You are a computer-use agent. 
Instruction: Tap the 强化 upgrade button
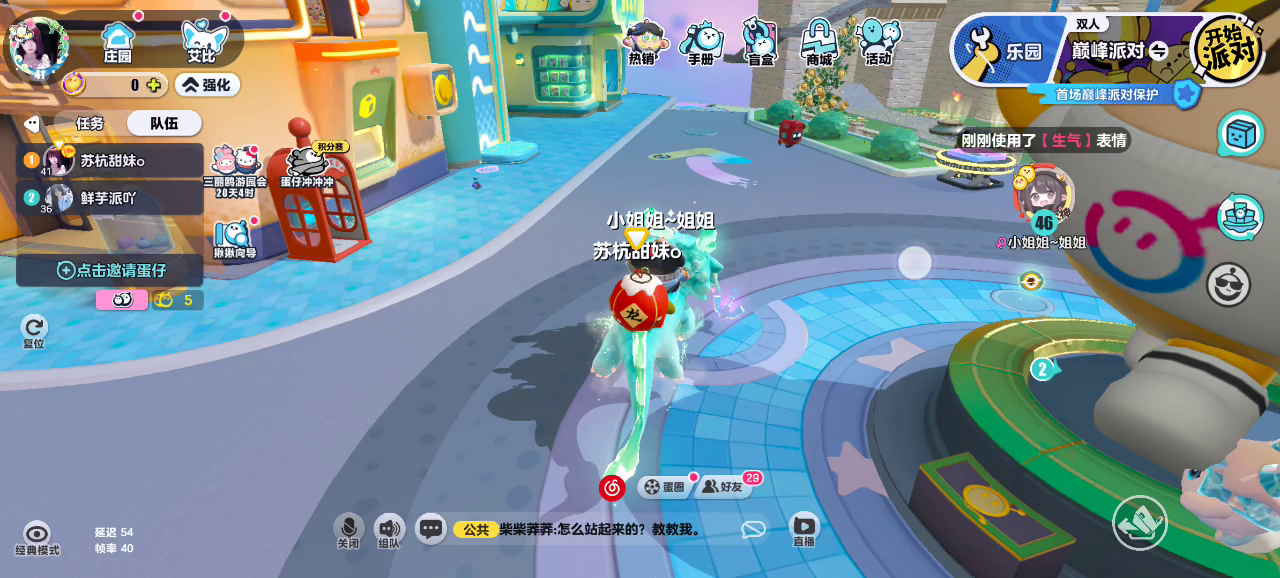click(x=207, y=85)
